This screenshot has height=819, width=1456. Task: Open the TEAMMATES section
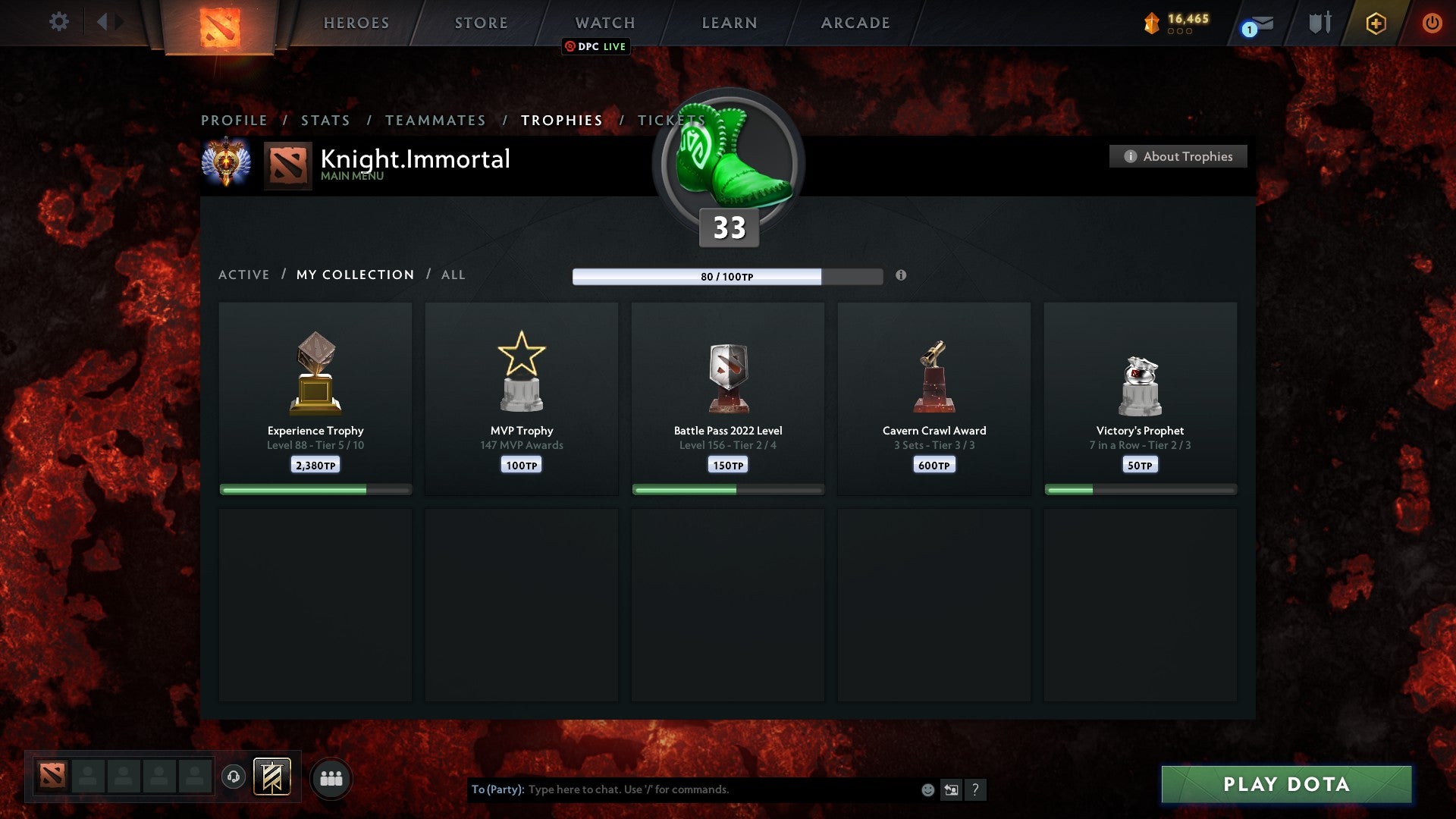pos(435,120)
